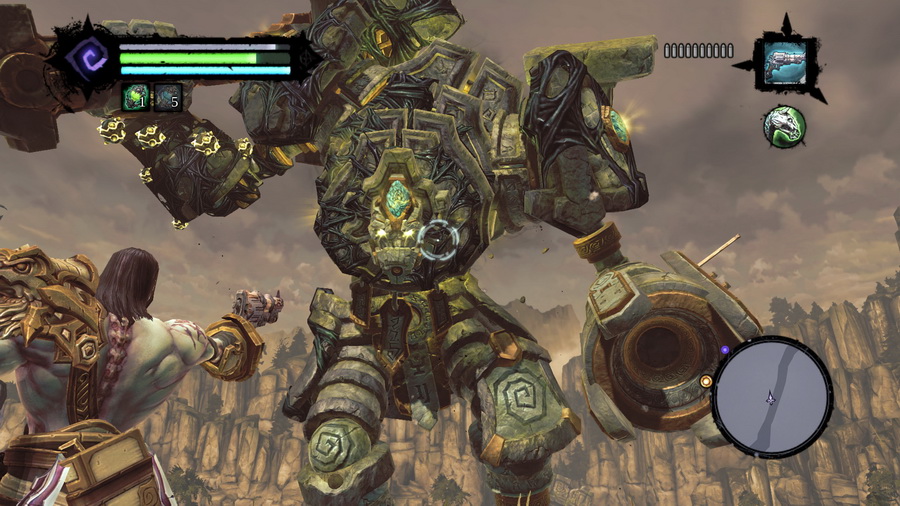
Task: Click the purple marker on the minimap edge
Action: [723, 350]
